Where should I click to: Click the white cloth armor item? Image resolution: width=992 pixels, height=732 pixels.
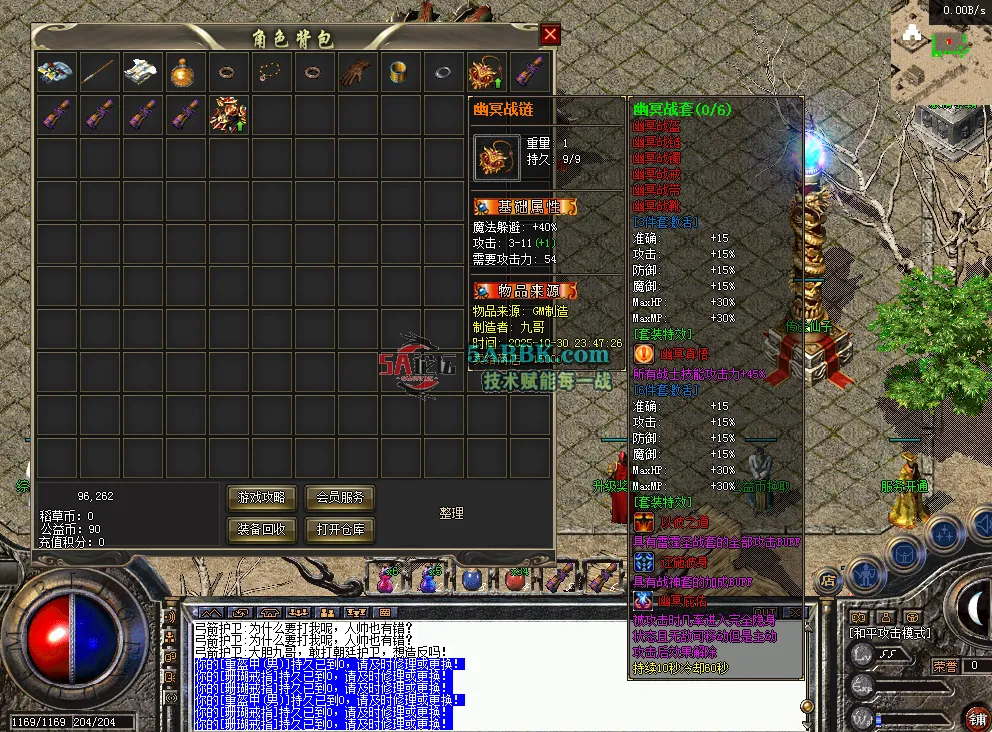click(x=141, y=72)
